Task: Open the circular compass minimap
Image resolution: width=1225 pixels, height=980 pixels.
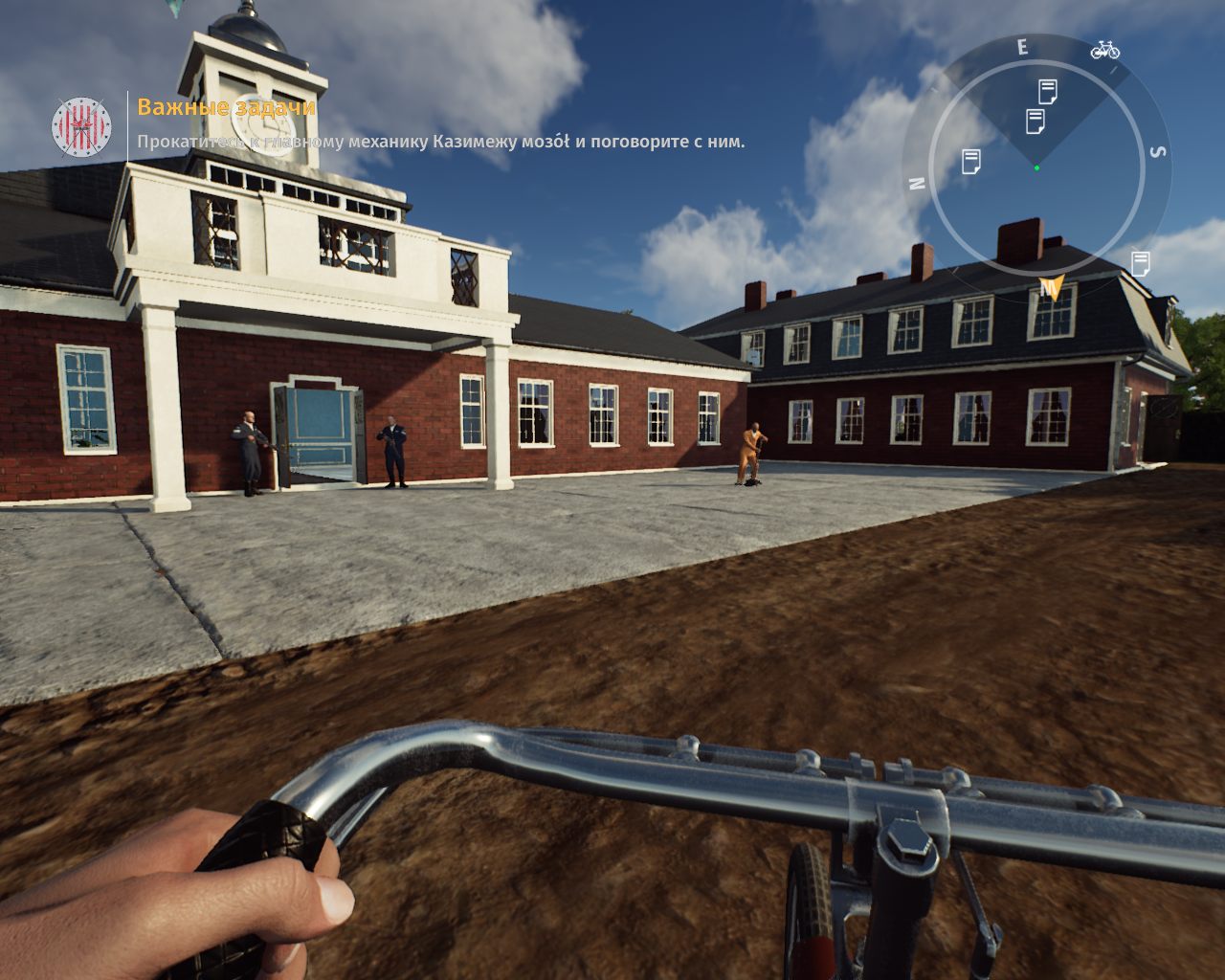Action: (1036, 168)
